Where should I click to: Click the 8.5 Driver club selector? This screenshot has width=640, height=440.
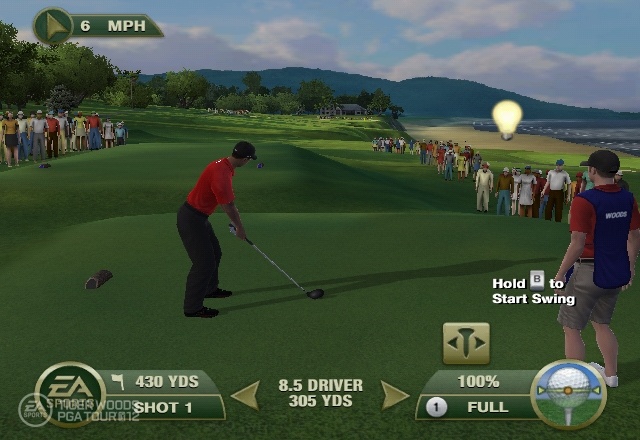click(320, 393)
